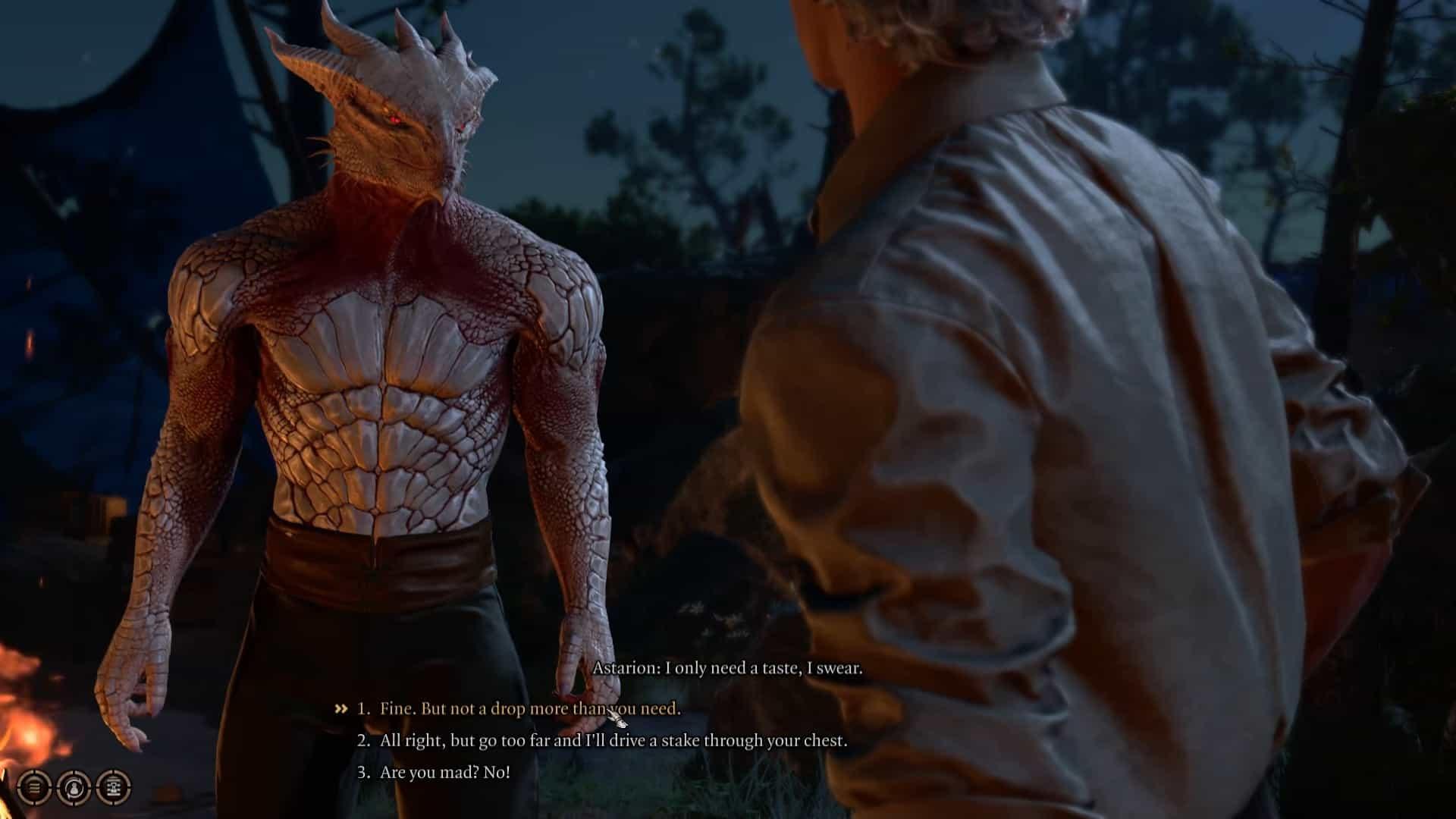This screenshot has height=819, width=1456.
Task: Select the stake through your chest reply
Action: click(x=613, y=741)
